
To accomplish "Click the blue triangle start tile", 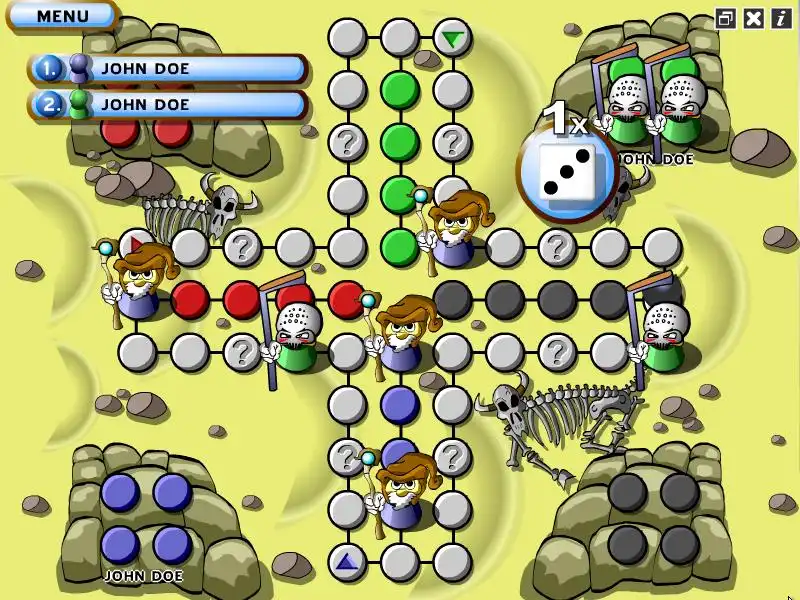I will pyautogui.click(x=347, y=561).
